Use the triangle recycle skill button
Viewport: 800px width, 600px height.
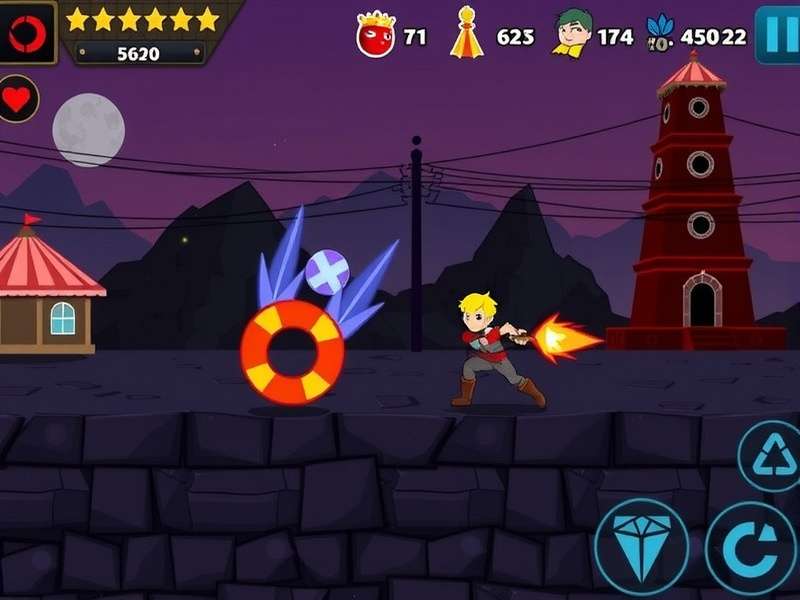click(770, 455)
